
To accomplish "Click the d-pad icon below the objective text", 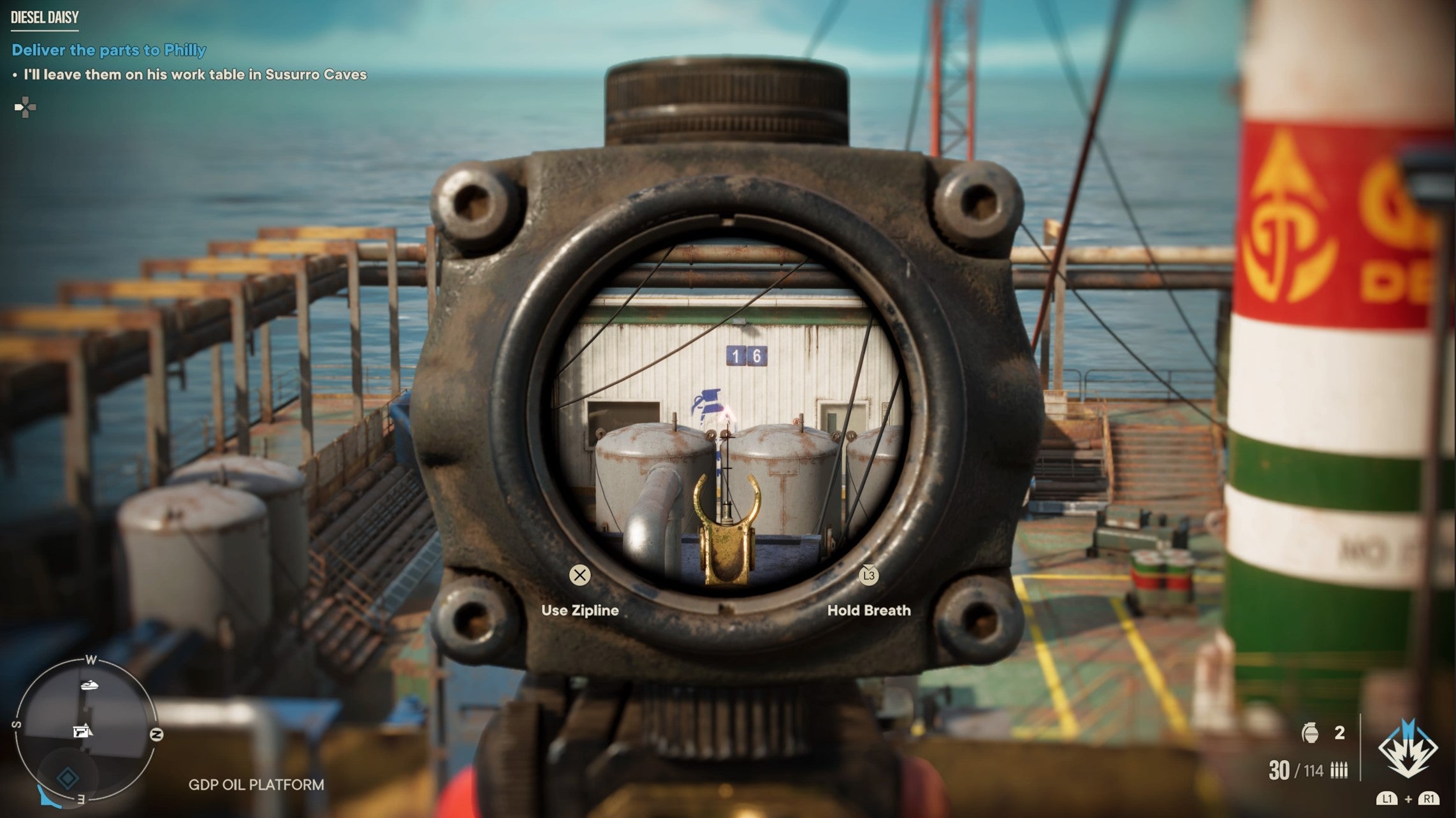I will (25, 108).
